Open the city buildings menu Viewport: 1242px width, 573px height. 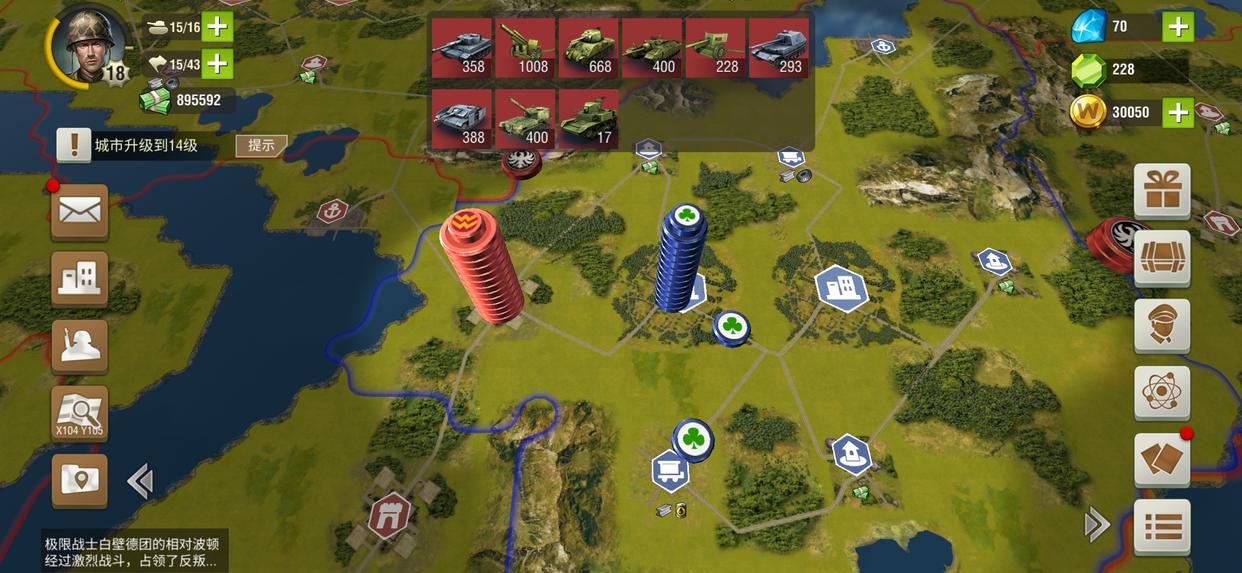pyautogui.click(x=80, y=277)
